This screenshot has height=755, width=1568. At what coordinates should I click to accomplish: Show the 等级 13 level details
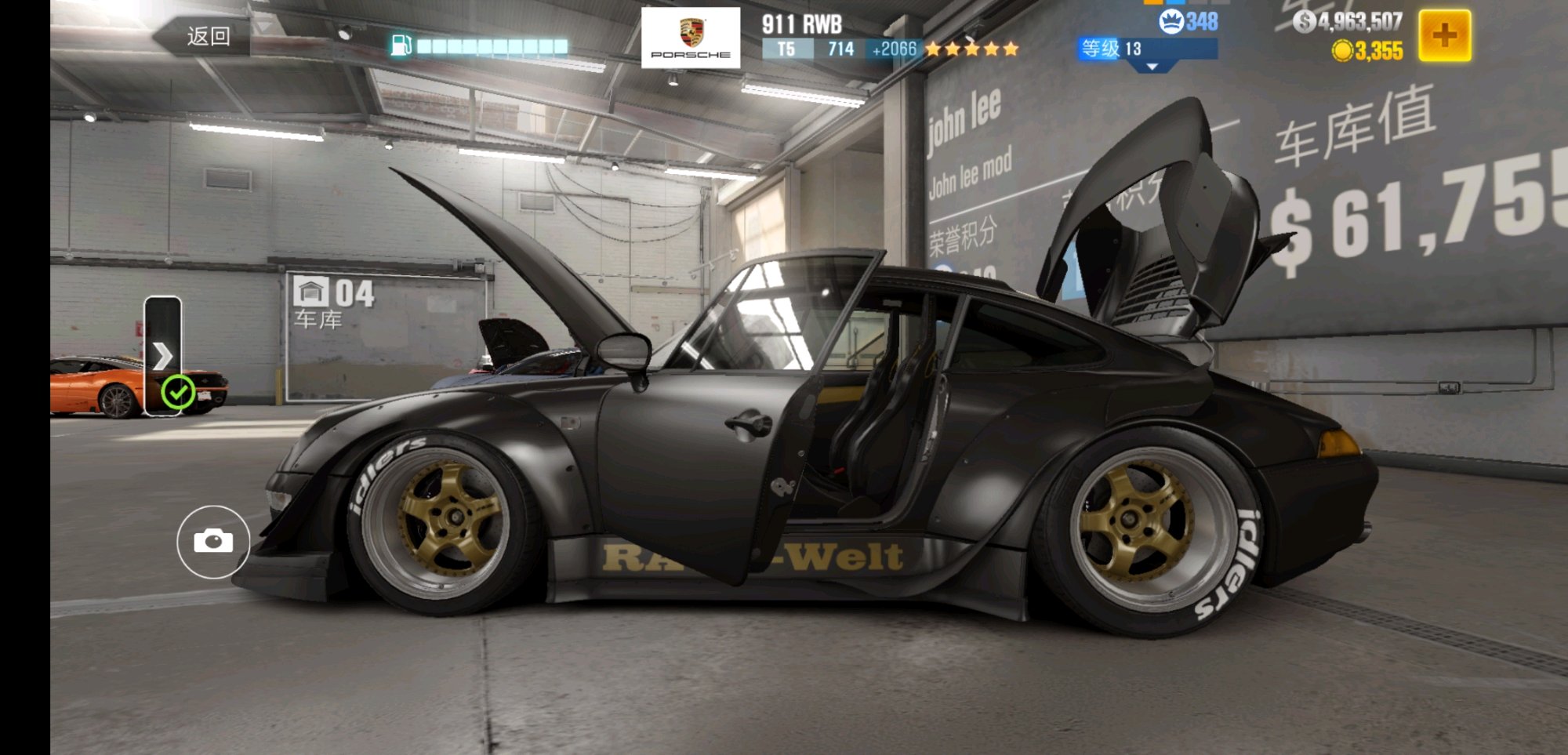tap(1147, 49)
